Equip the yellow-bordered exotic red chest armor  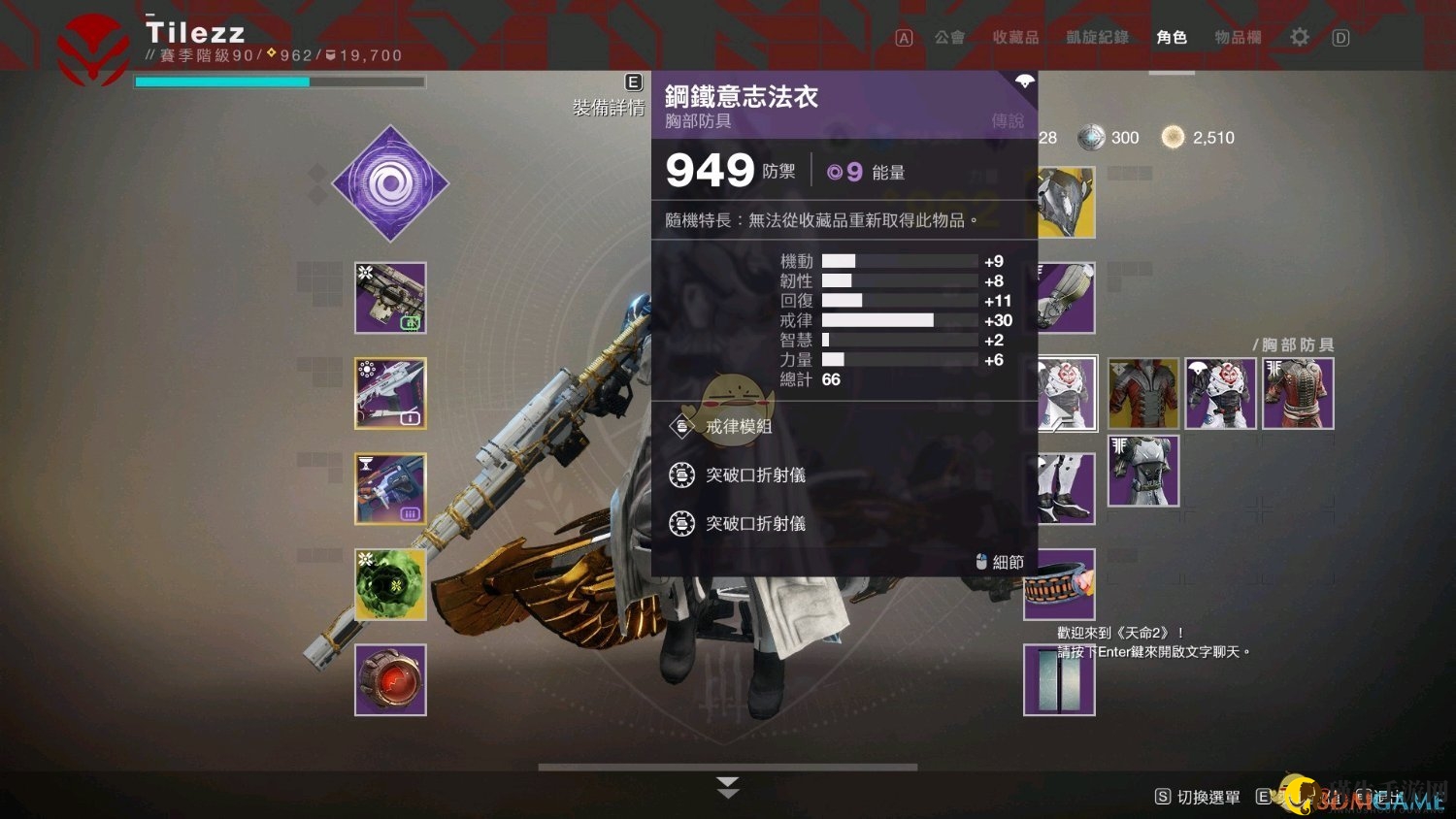[x=1143, y=393]
